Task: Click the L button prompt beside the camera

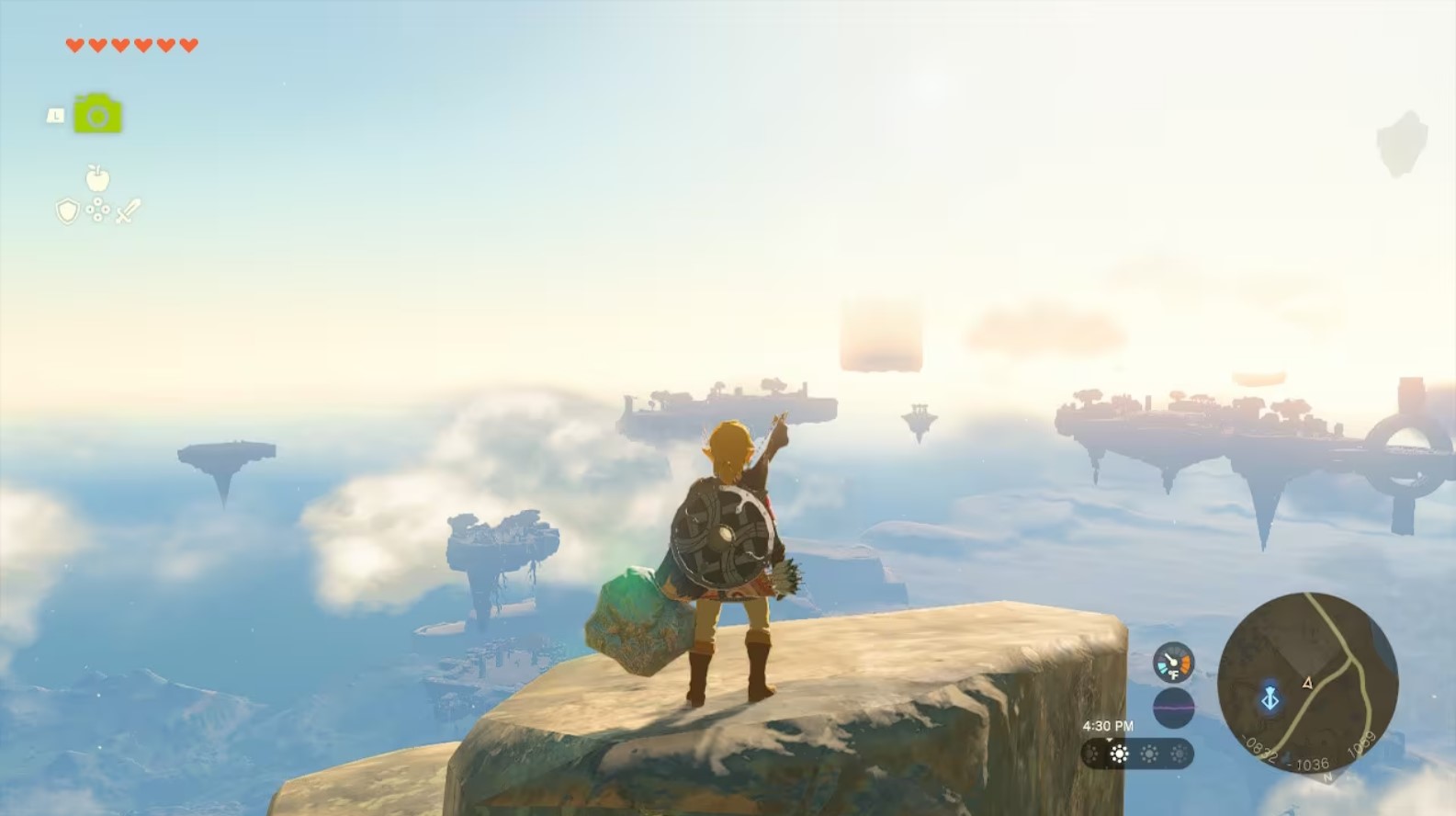Action: click(x=56, y=115)
